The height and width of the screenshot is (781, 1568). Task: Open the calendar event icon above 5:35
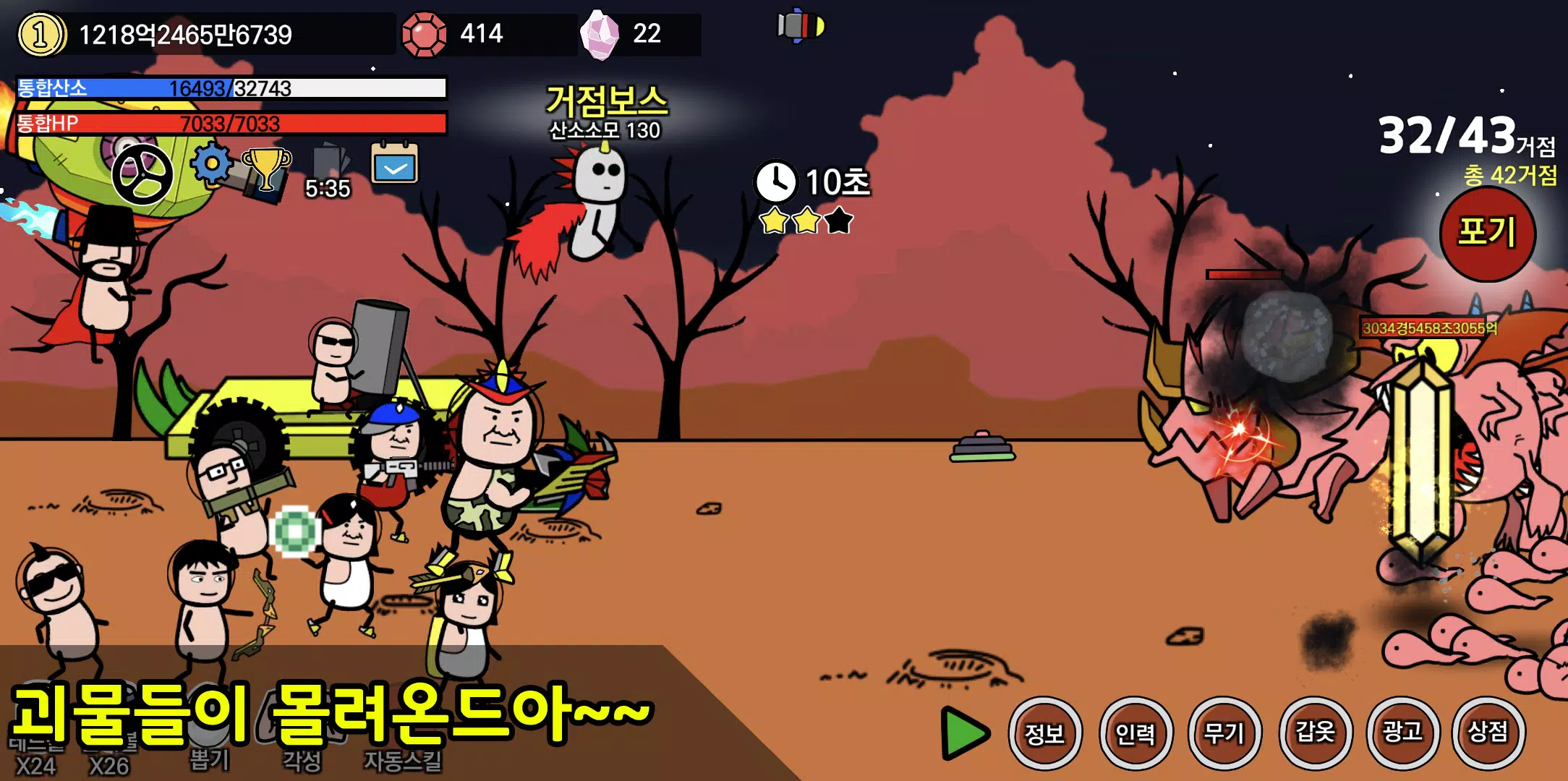tap(393, 166)
